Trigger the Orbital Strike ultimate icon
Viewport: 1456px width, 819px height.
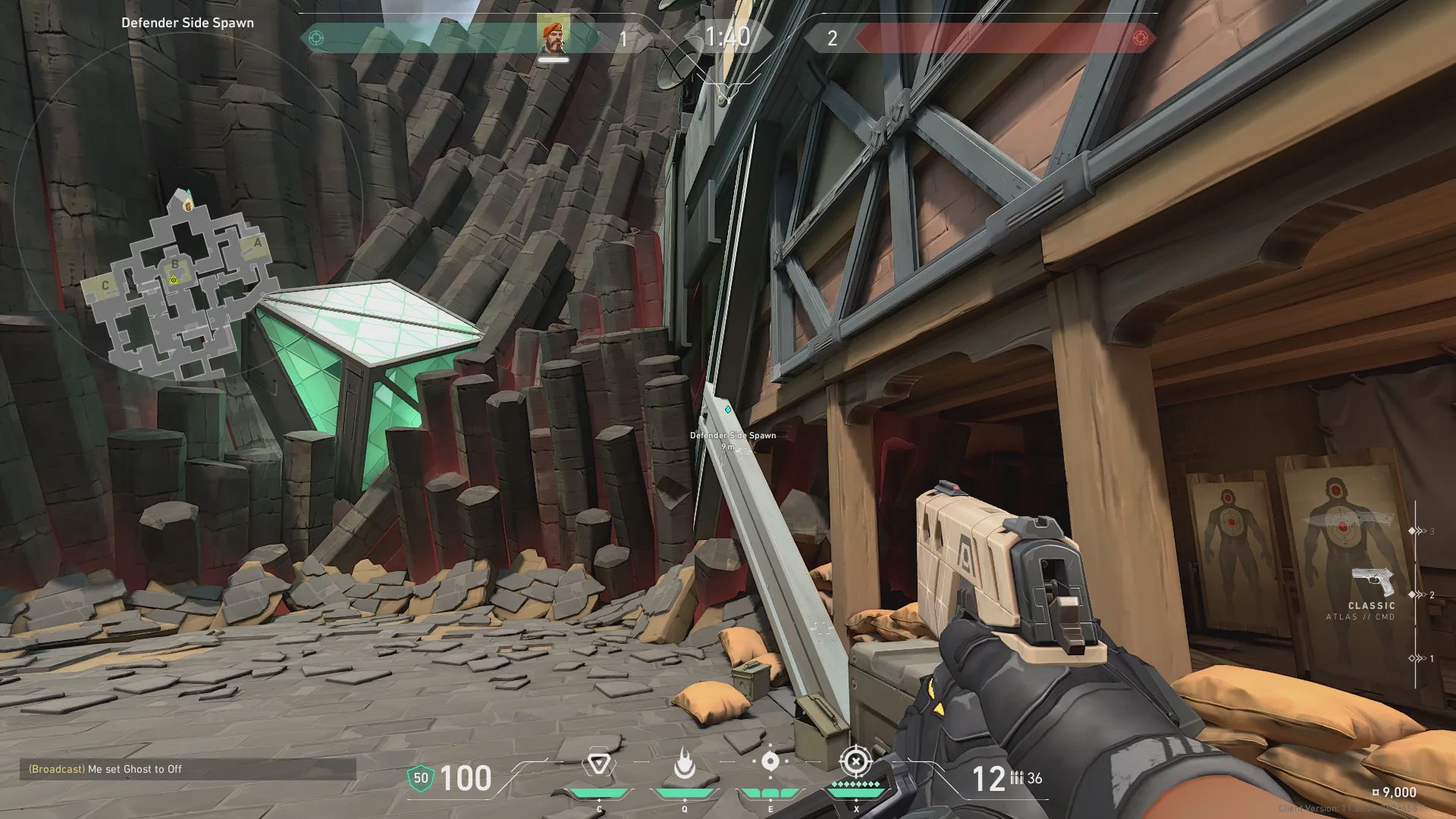[855, 761]
